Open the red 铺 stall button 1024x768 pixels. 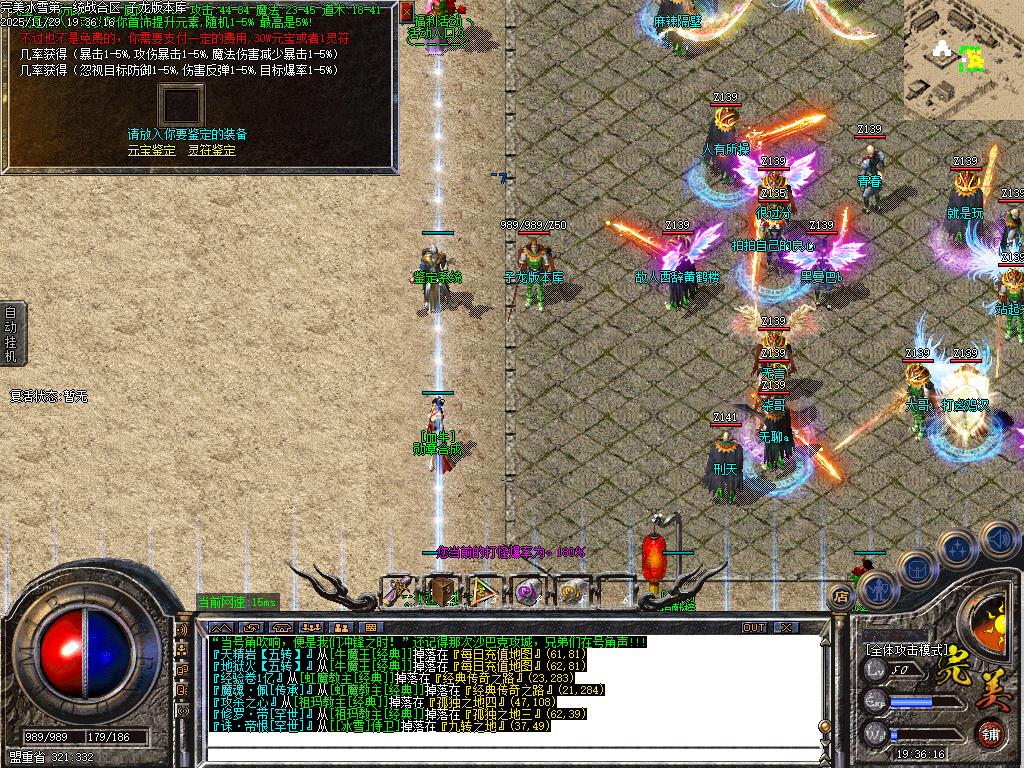[x=991, y=734]
